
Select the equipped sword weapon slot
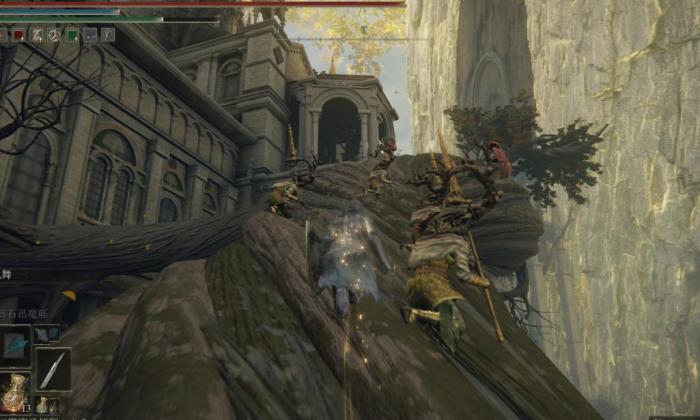click(52, 368)
